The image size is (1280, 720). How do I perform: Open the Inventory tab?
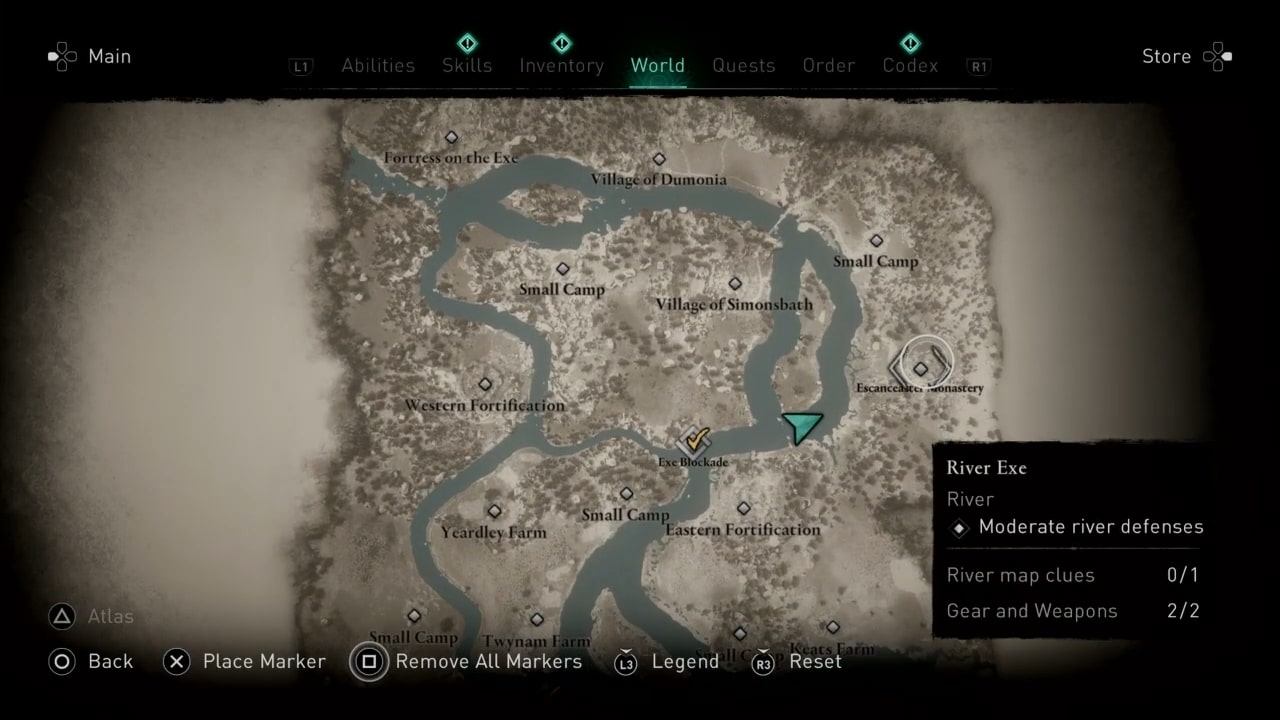pos(561,65)
